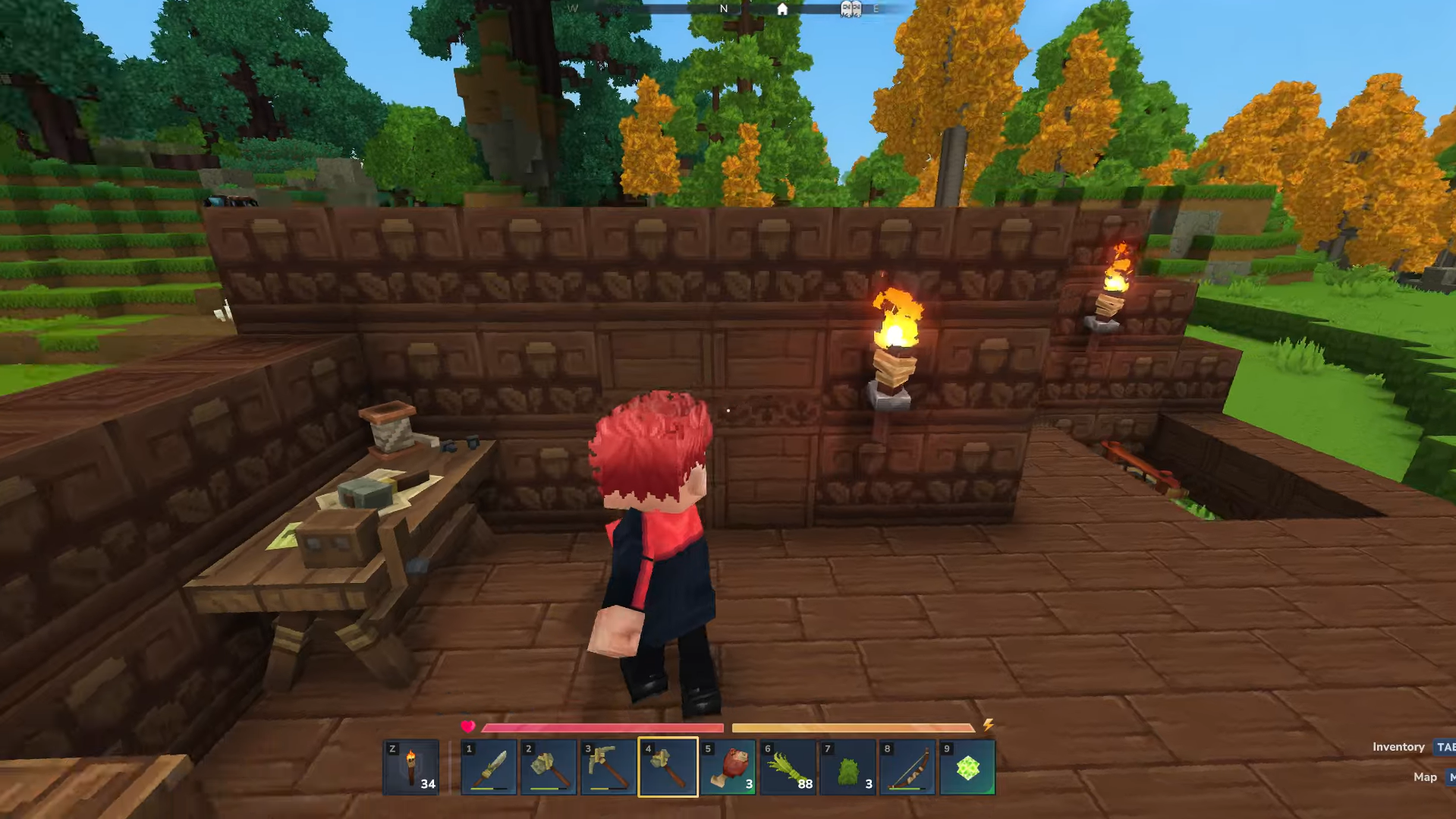Viewport: 1456px width, 819px height.
Task: Select the dagger in hotbar slot 1
Action: [489, 767]
